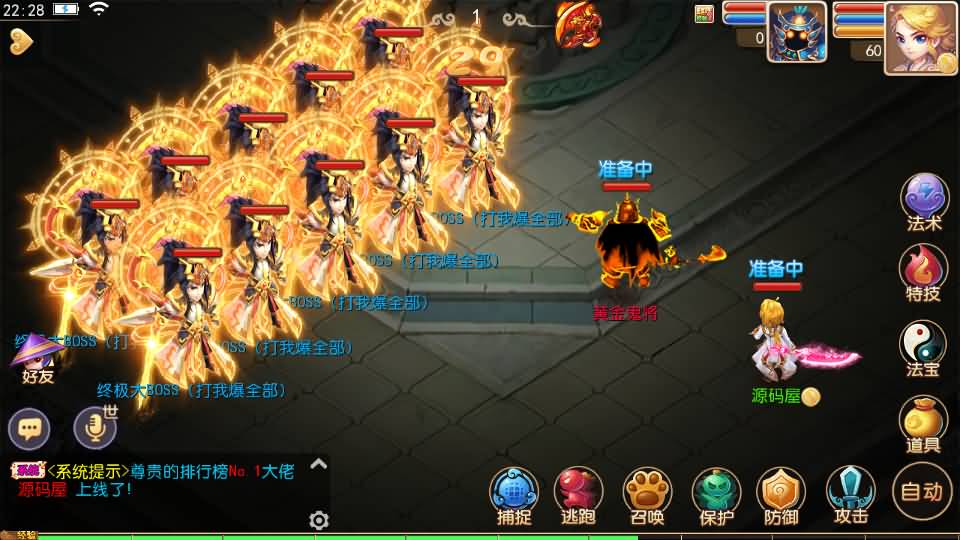Open the chat speech bubble button
Image resolution: width=960 pixels, height=540 pixels.
29,429
